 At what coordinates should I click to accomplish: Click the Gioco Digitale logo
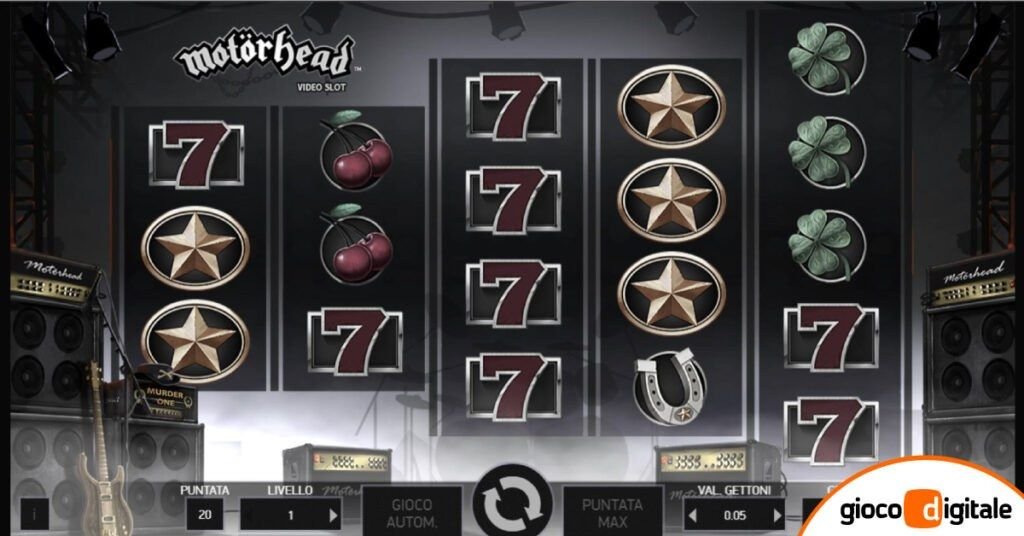tap(925, 509)
